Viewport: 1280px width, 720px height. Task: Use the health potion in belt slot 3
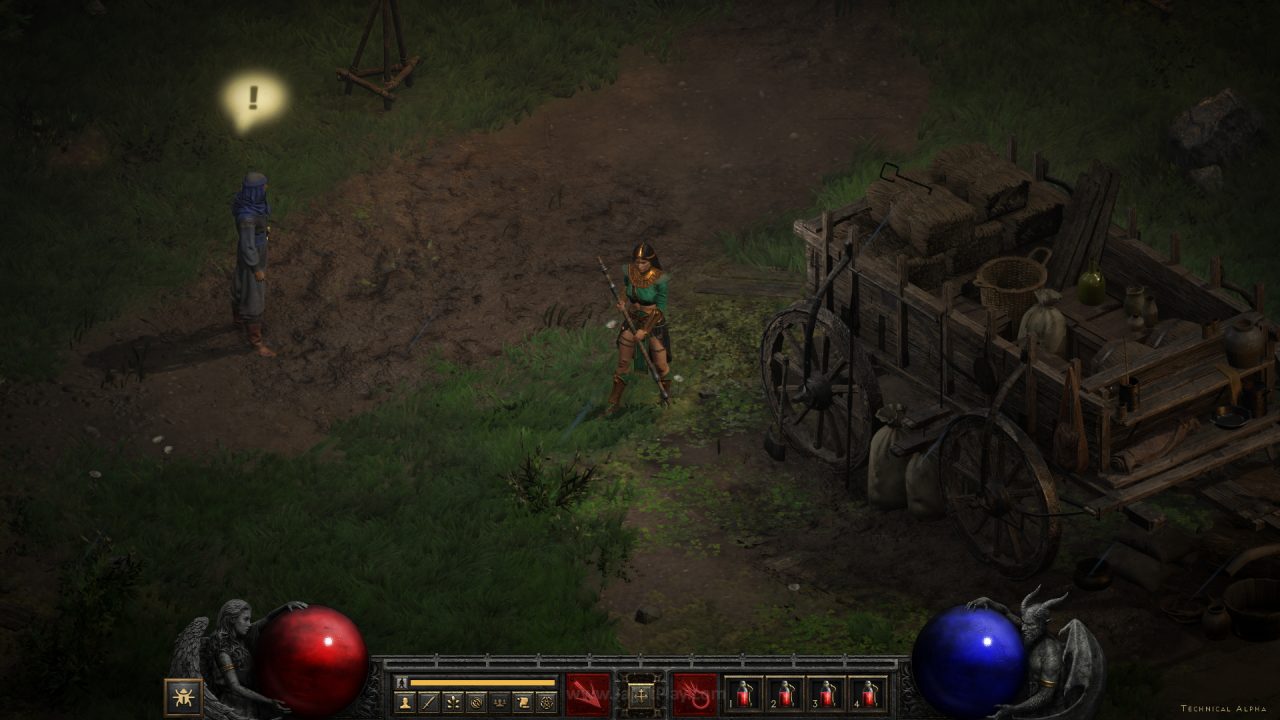pyautogui.click(x=827, y=694)
